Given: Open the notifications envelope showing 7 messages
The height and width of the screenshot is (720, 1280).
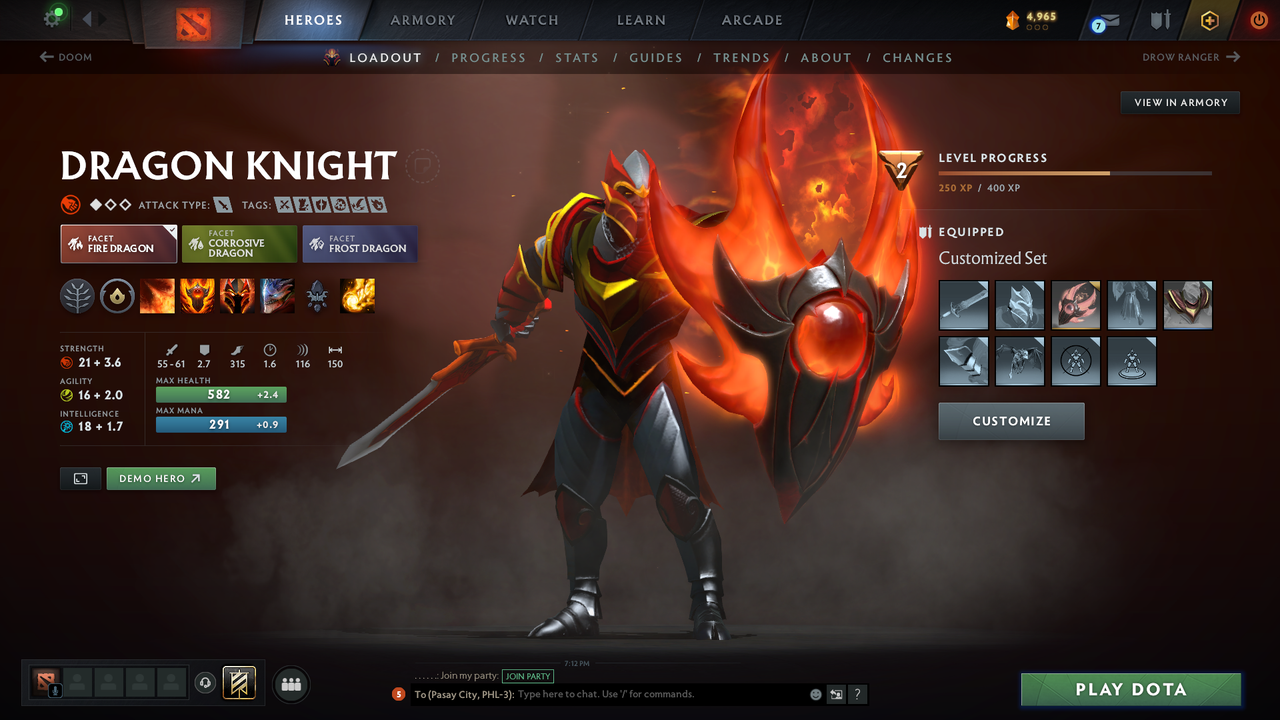Looking at the screenshot, I should pos(1104,20).
